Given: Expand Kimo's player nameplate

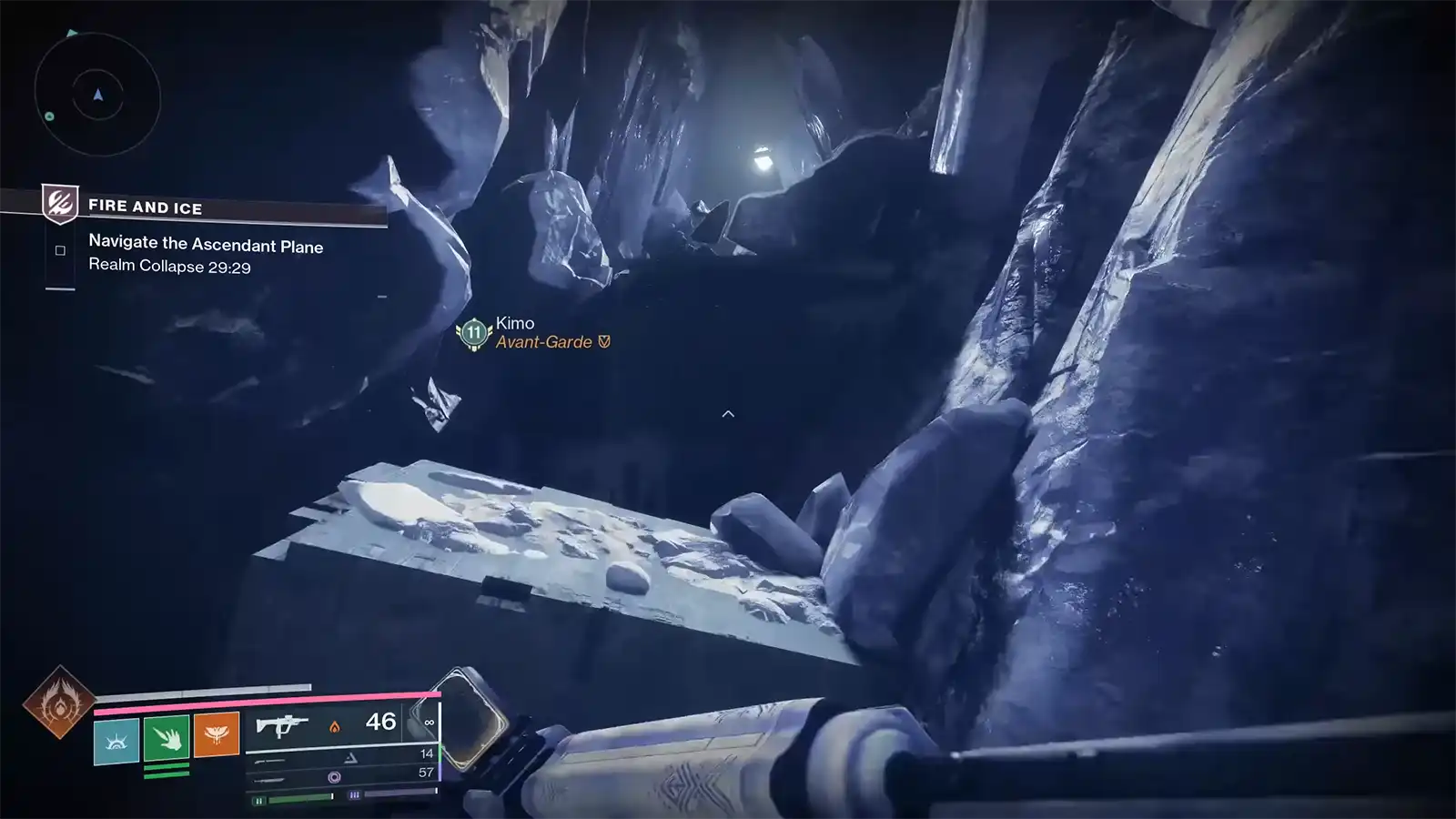Looking at the screenshot, I should (x=514, y=323).
